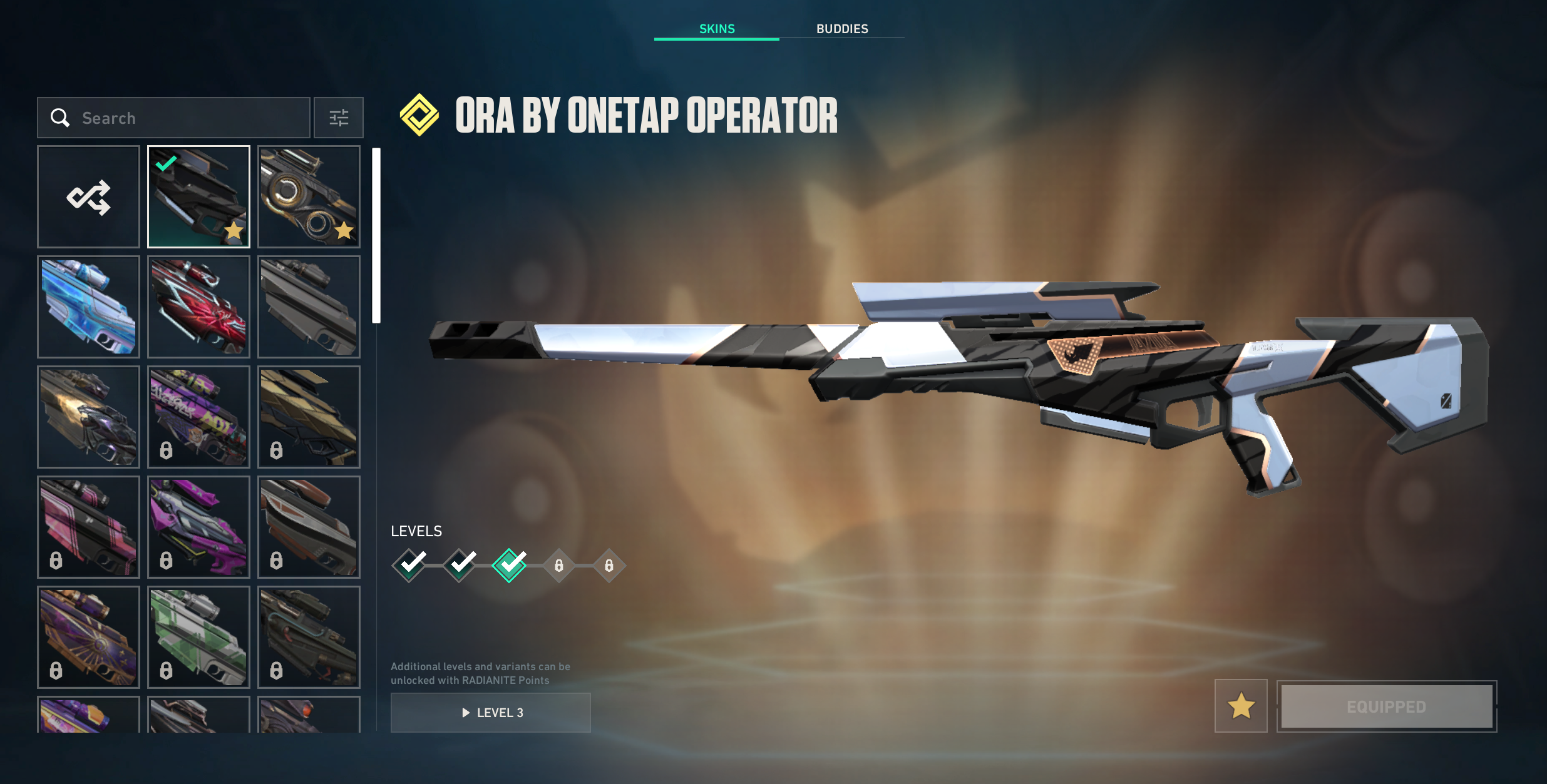The image size is (1547, 784).
Task: Click the Equipped button
Action: (1386, 706)
